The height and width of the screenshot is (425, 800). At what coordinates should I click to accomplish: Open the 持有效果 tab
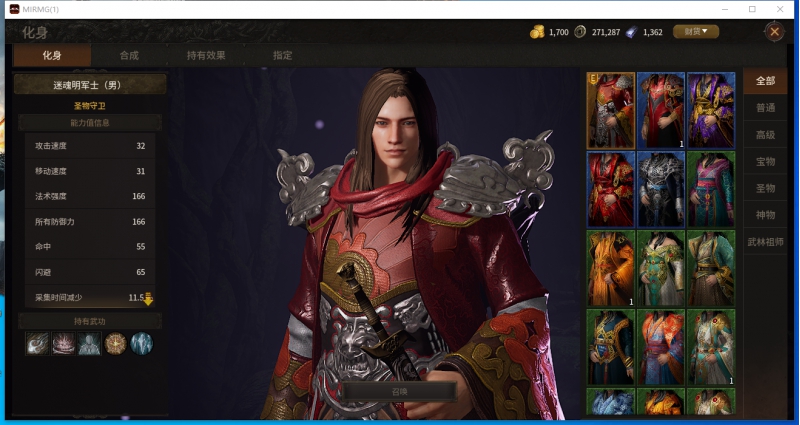coord(206,56)
